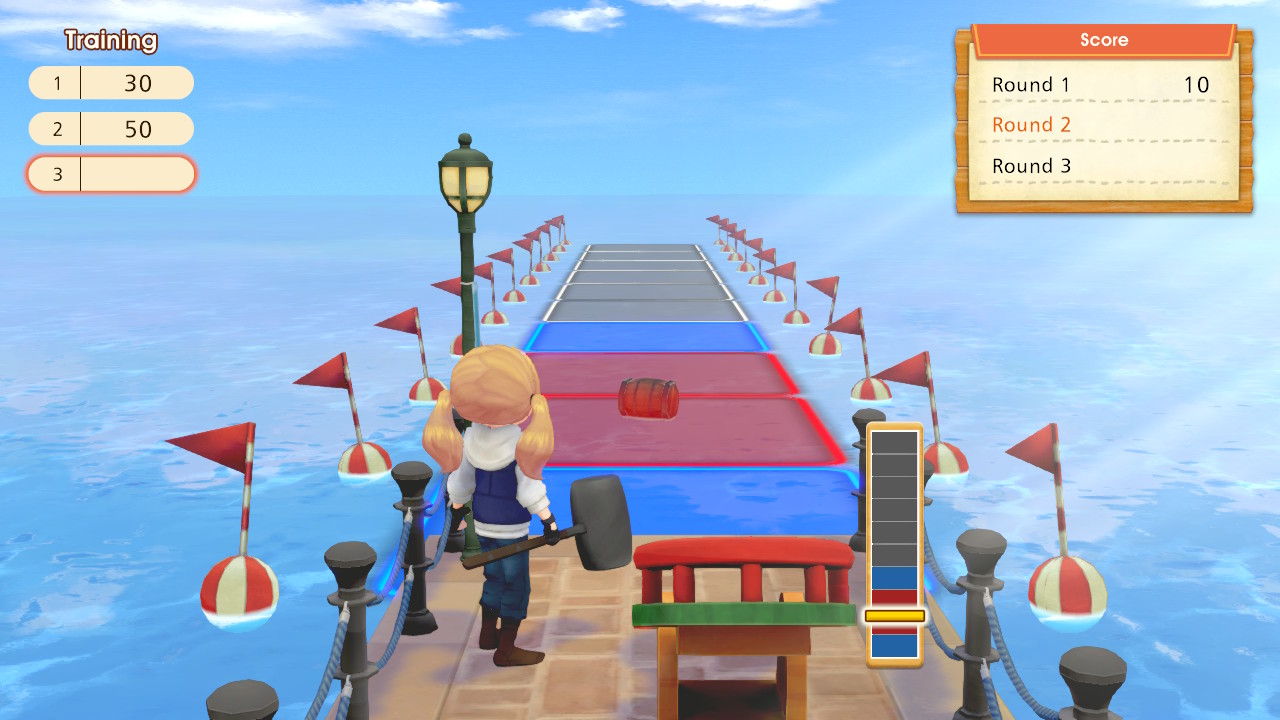1280x720 pixels.
Task: Select the highlighted Training row 3
Action: (110, 174)
